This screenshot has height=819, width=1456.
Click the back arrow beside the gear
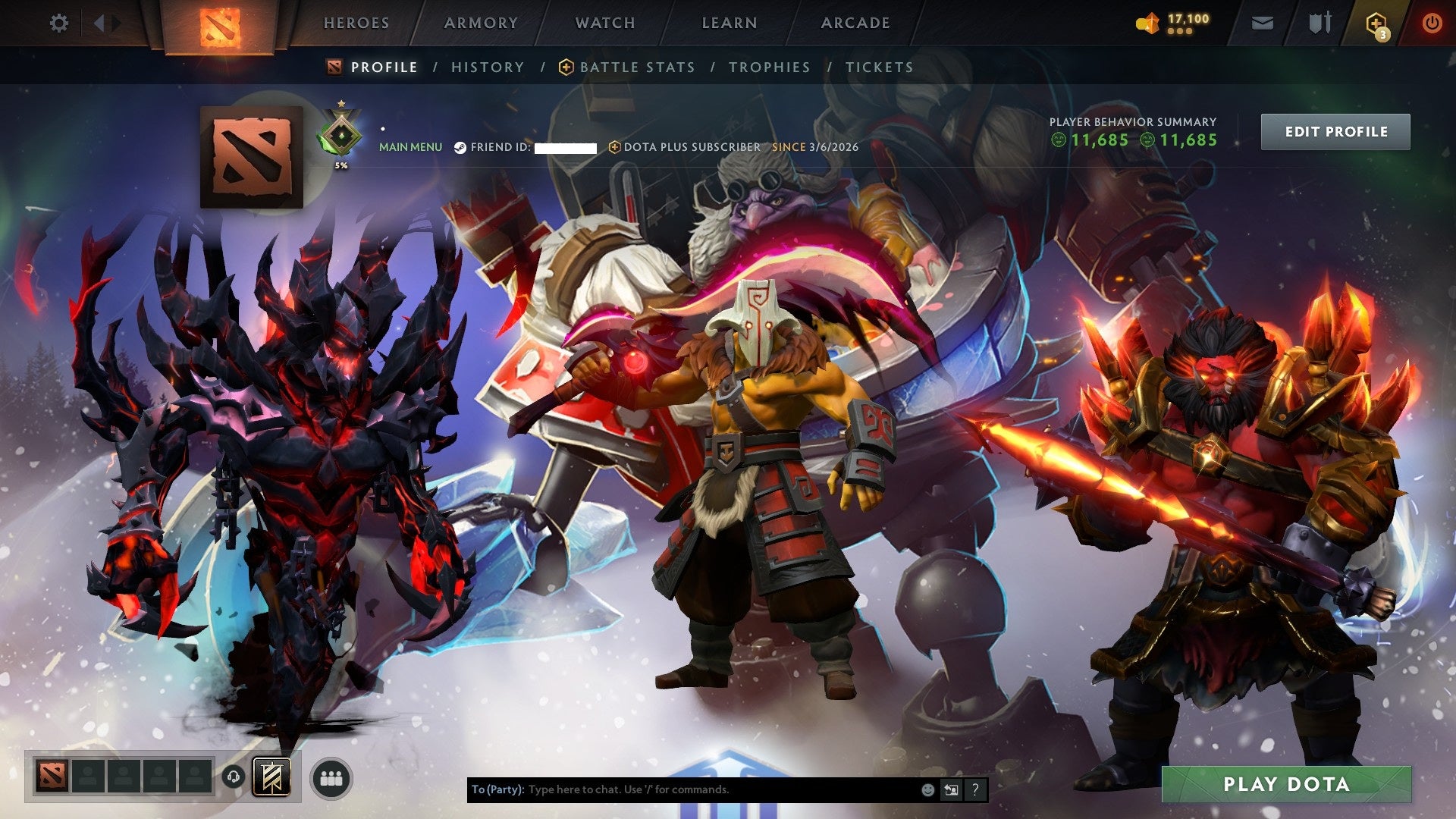99,23
